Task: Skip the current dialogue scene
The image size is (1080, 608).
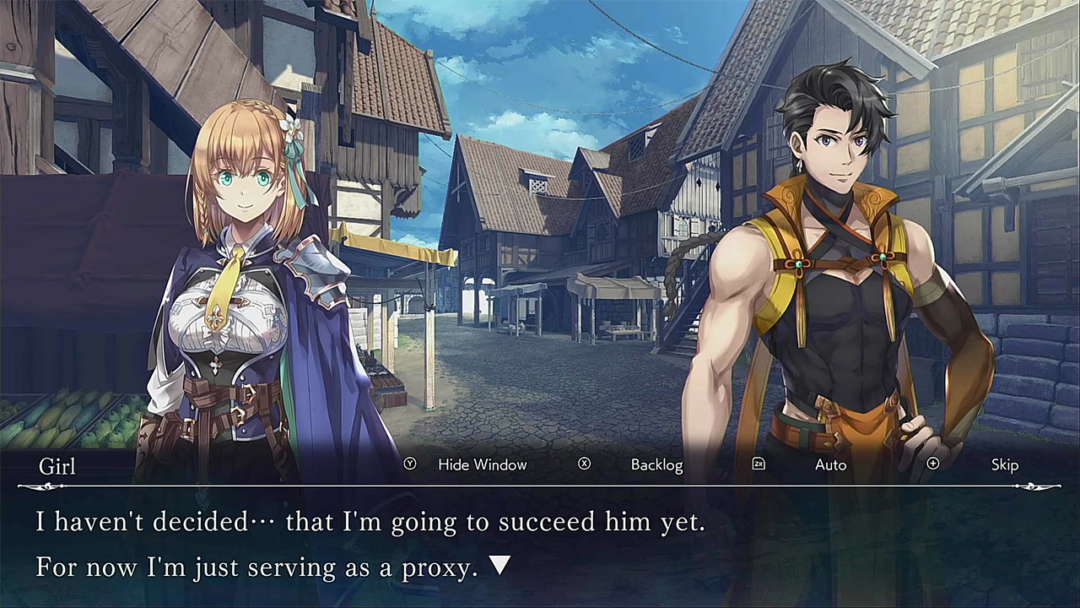Action: coord(1004,465)
